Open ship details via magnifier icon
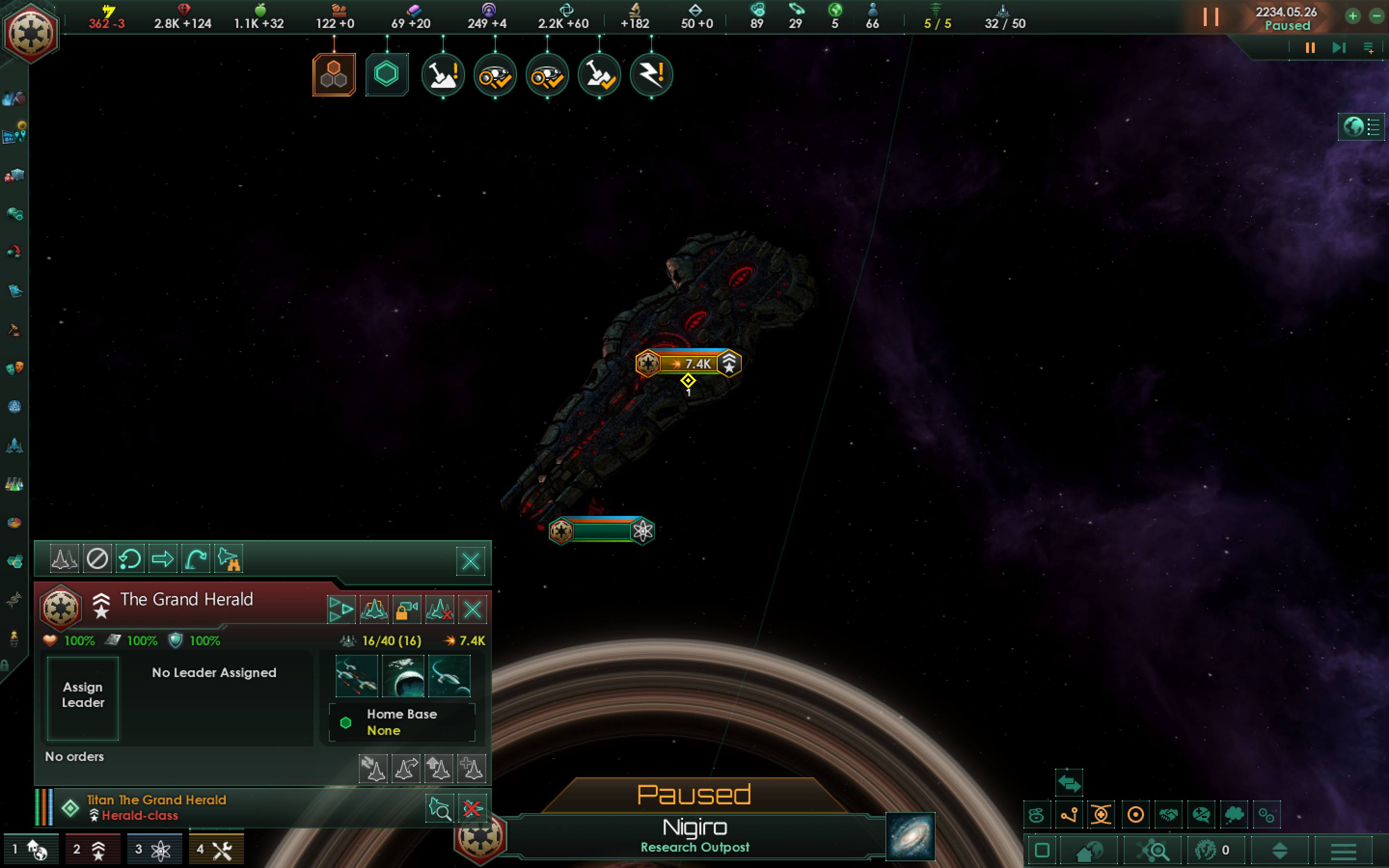The height and width of the screenshot is (868, 1389). click(x=440, y=809)
